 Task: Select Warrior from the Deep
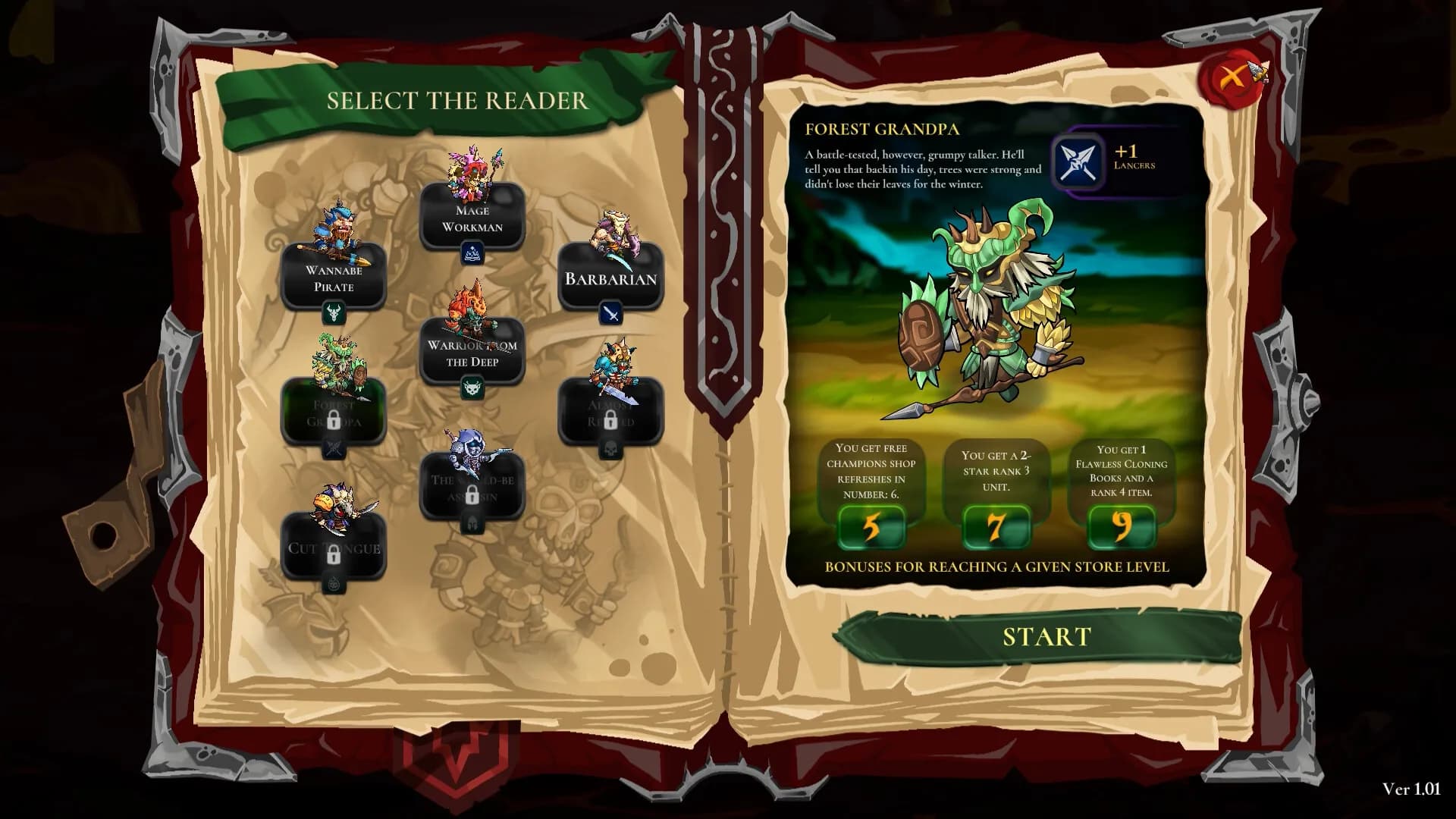click(x=472, y=353)
